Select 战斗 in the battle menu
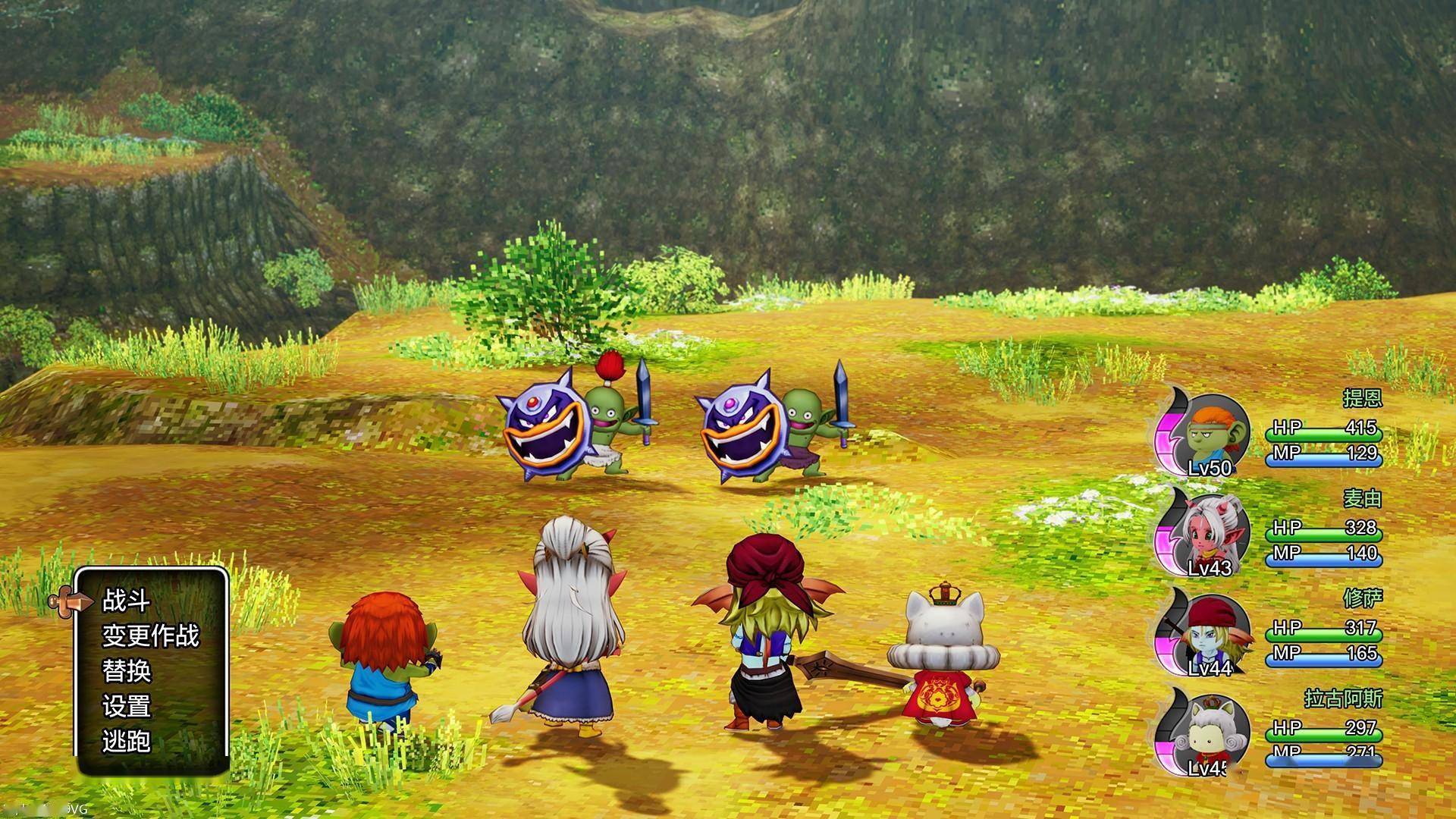Viewport: 1456px width, 819px height. [x=127, y=601]
